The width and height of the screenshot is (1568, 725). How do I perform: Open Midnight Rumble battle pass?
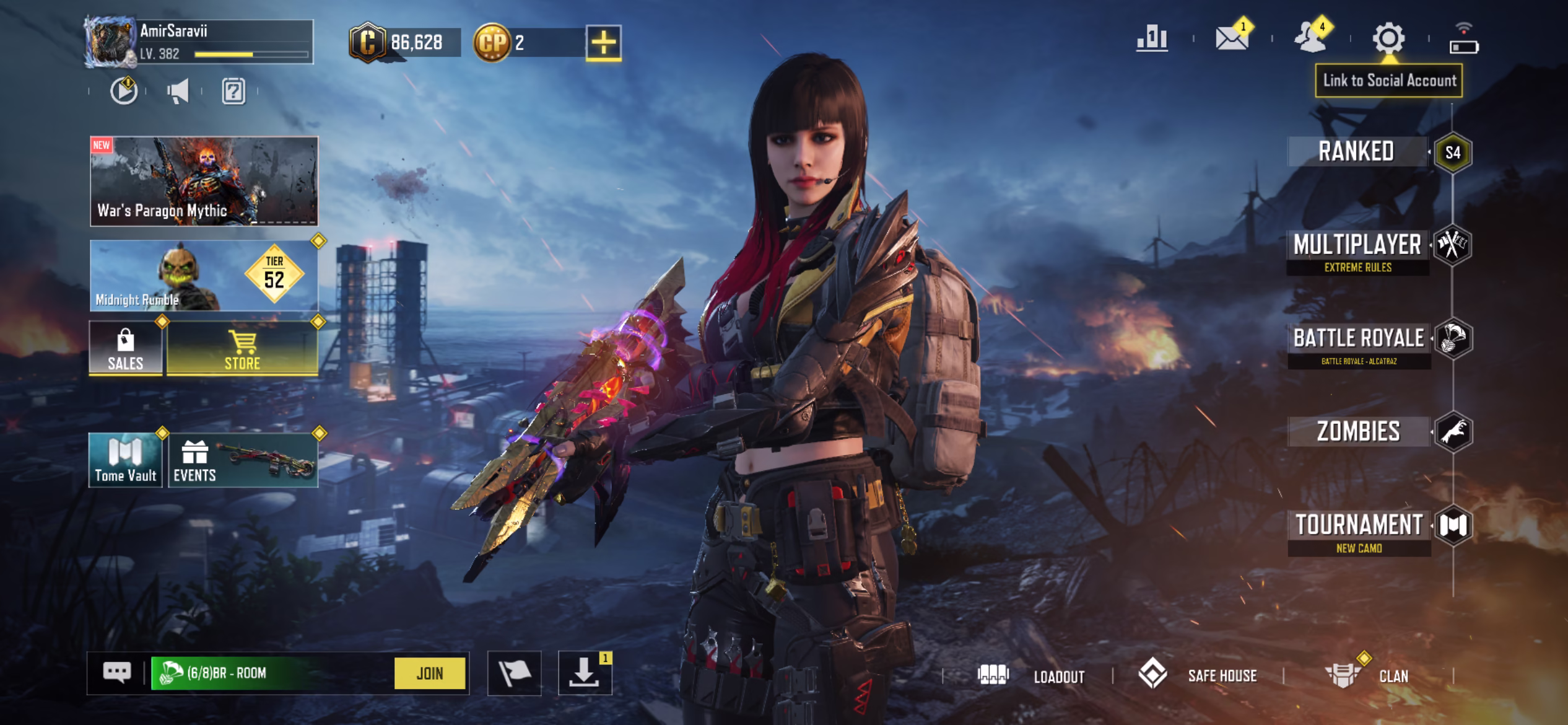[204, 276]
